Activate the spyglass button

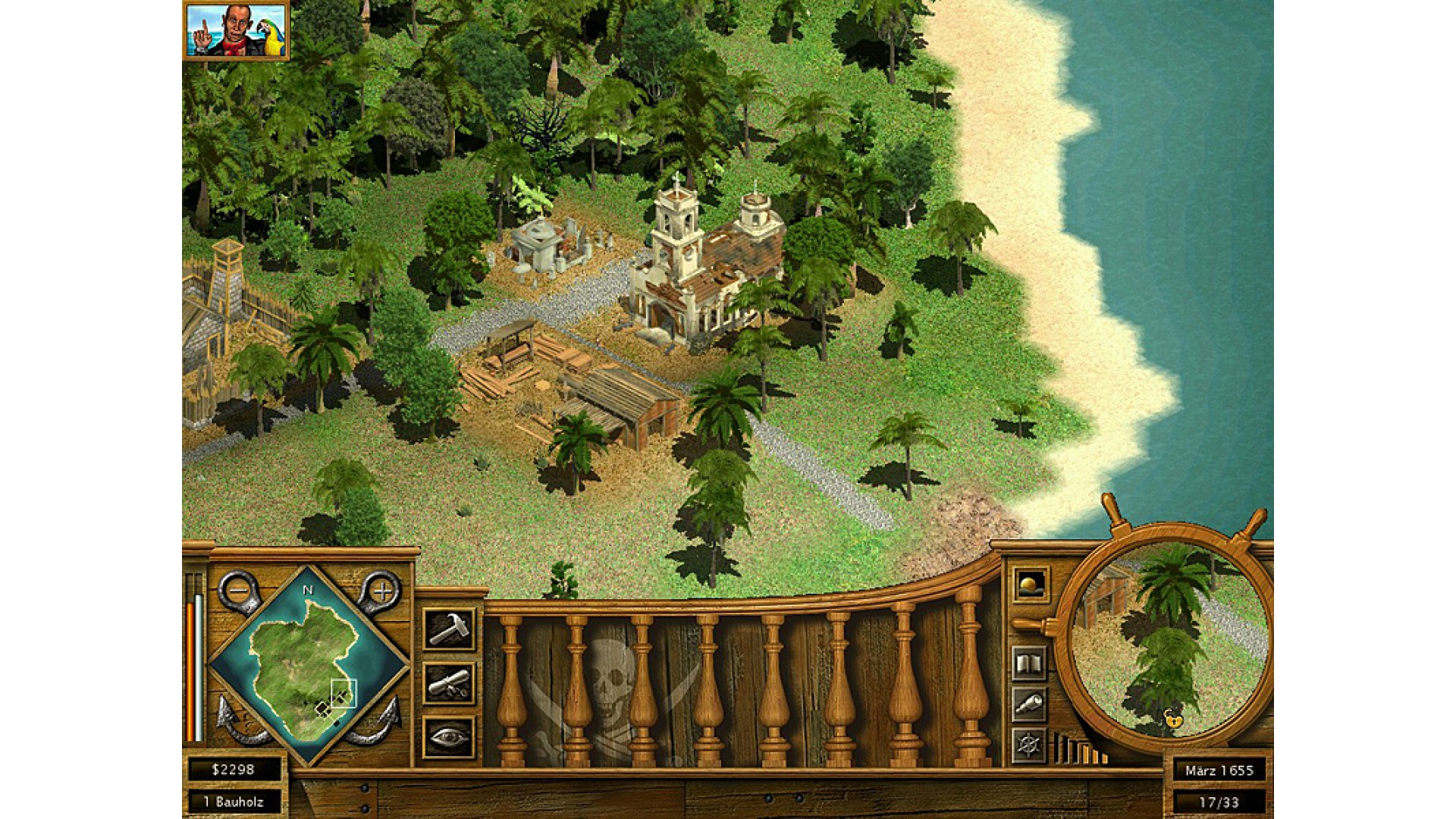click(1030, 705)
